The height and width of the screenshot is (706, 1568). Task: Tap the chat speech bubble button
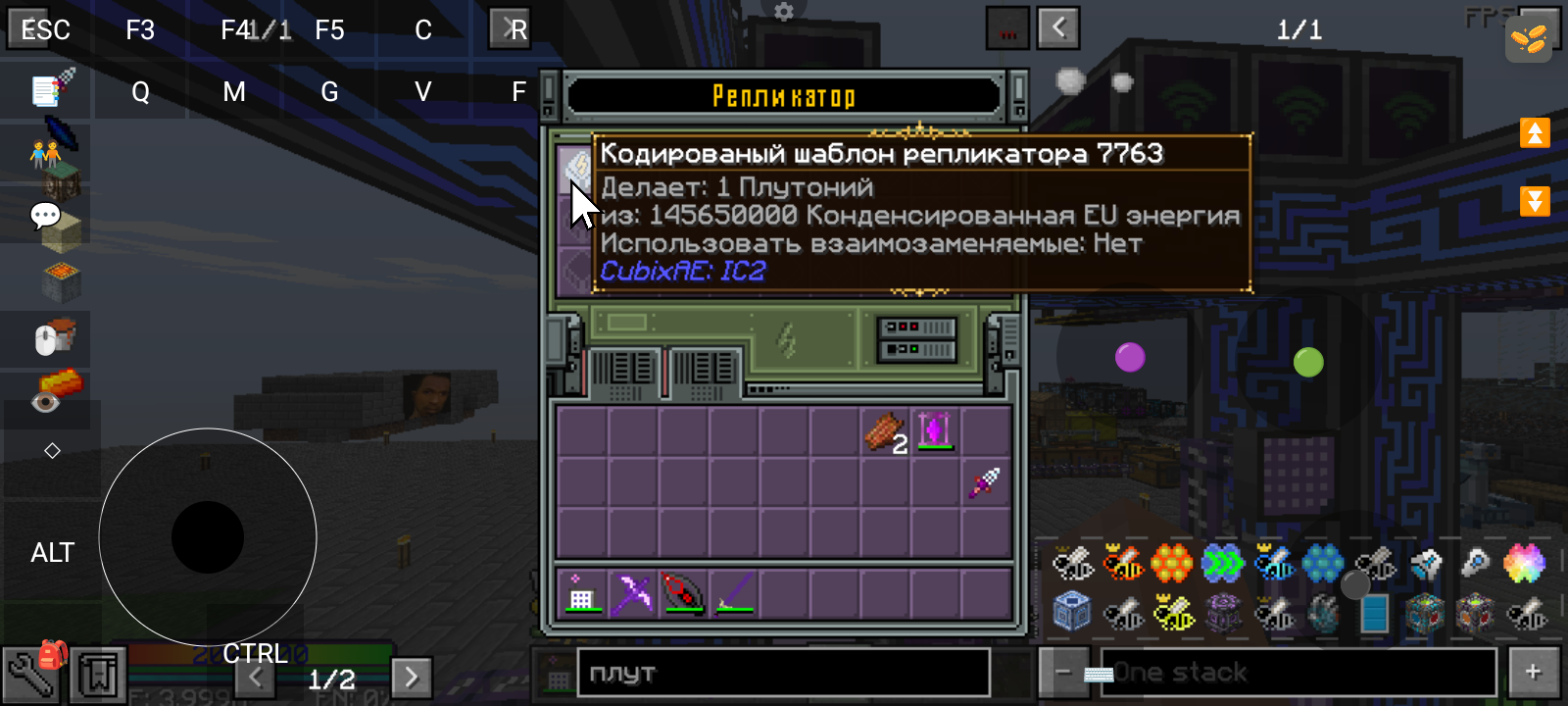[x=45, y=216]
